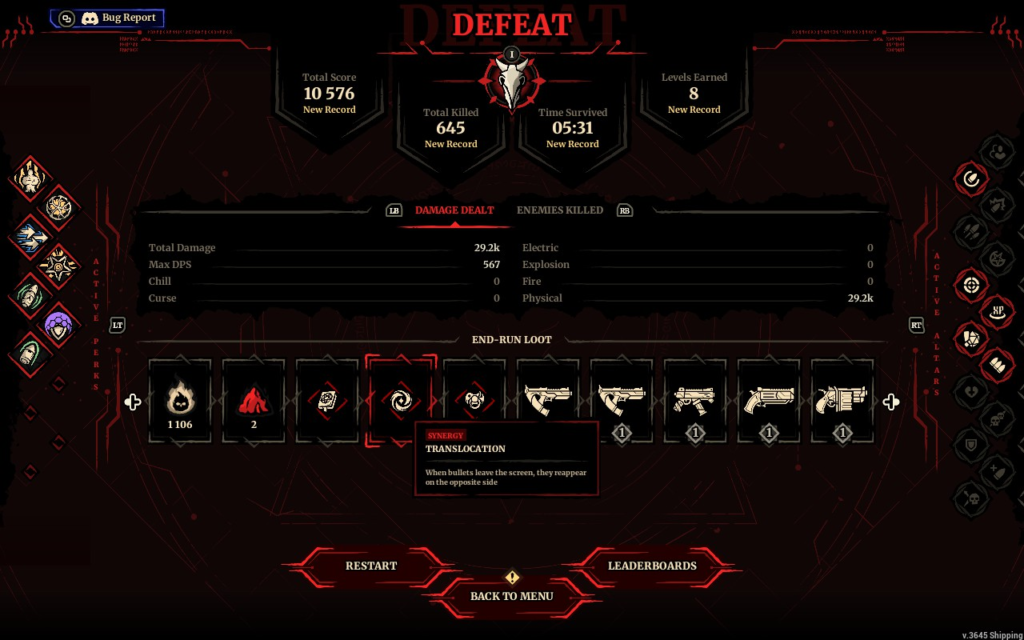Select the blue arrows perk icon
Image resolution: width=1024 pixels, height=640 pixels.
29,237
